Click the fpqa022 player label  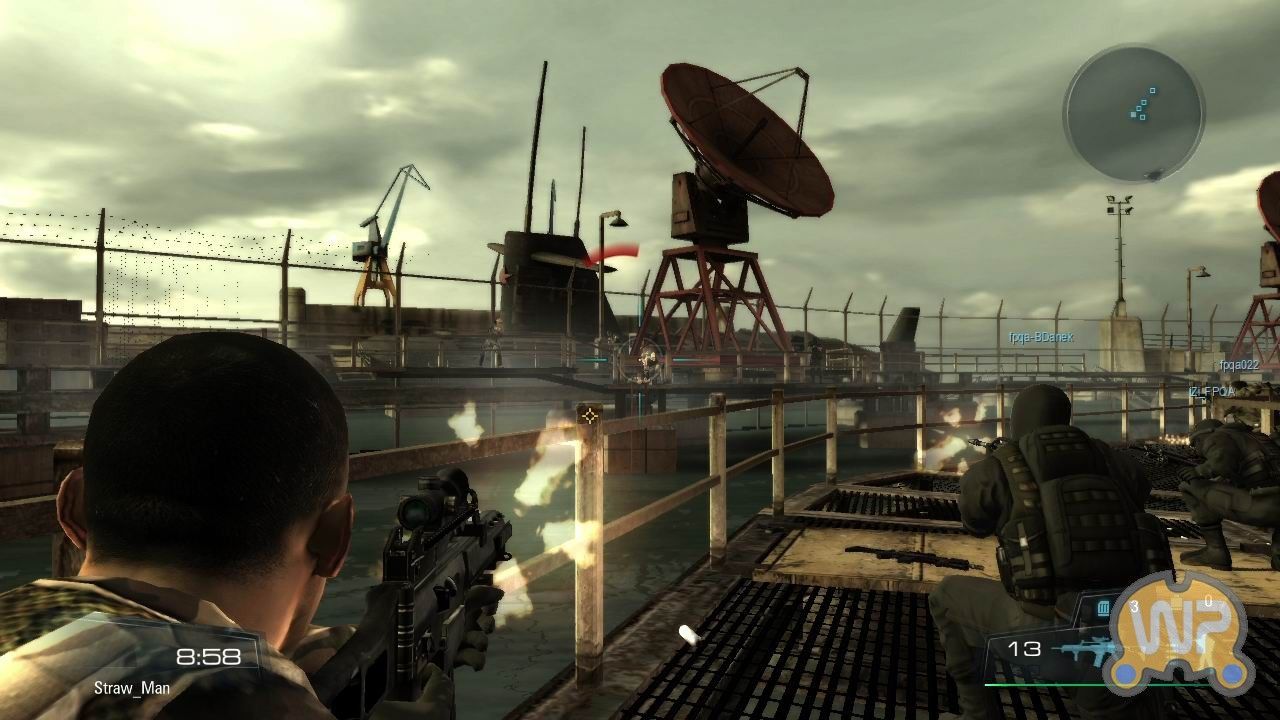[1240, 364]
